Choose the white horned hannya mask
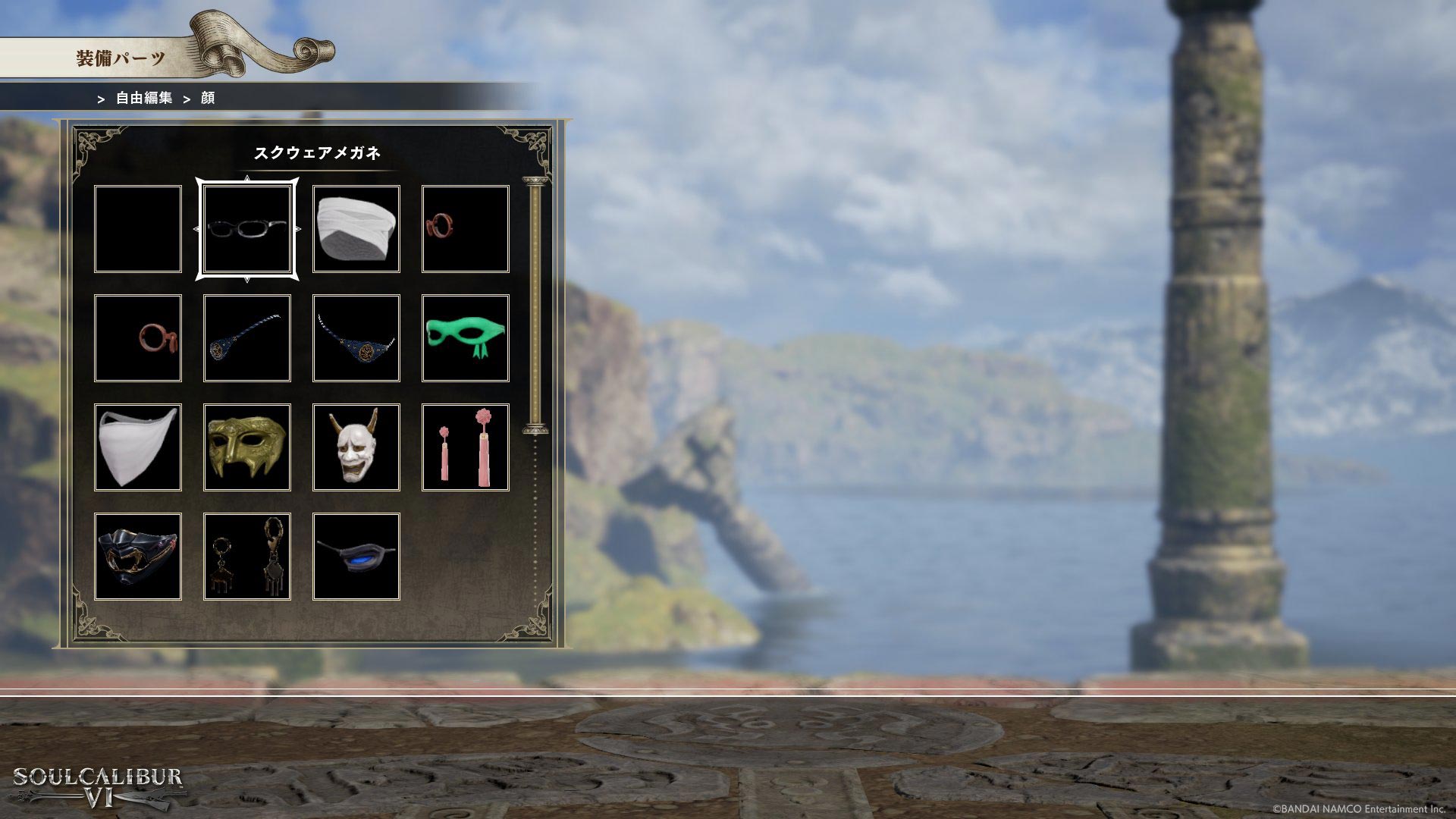 (x=356, y=447)
